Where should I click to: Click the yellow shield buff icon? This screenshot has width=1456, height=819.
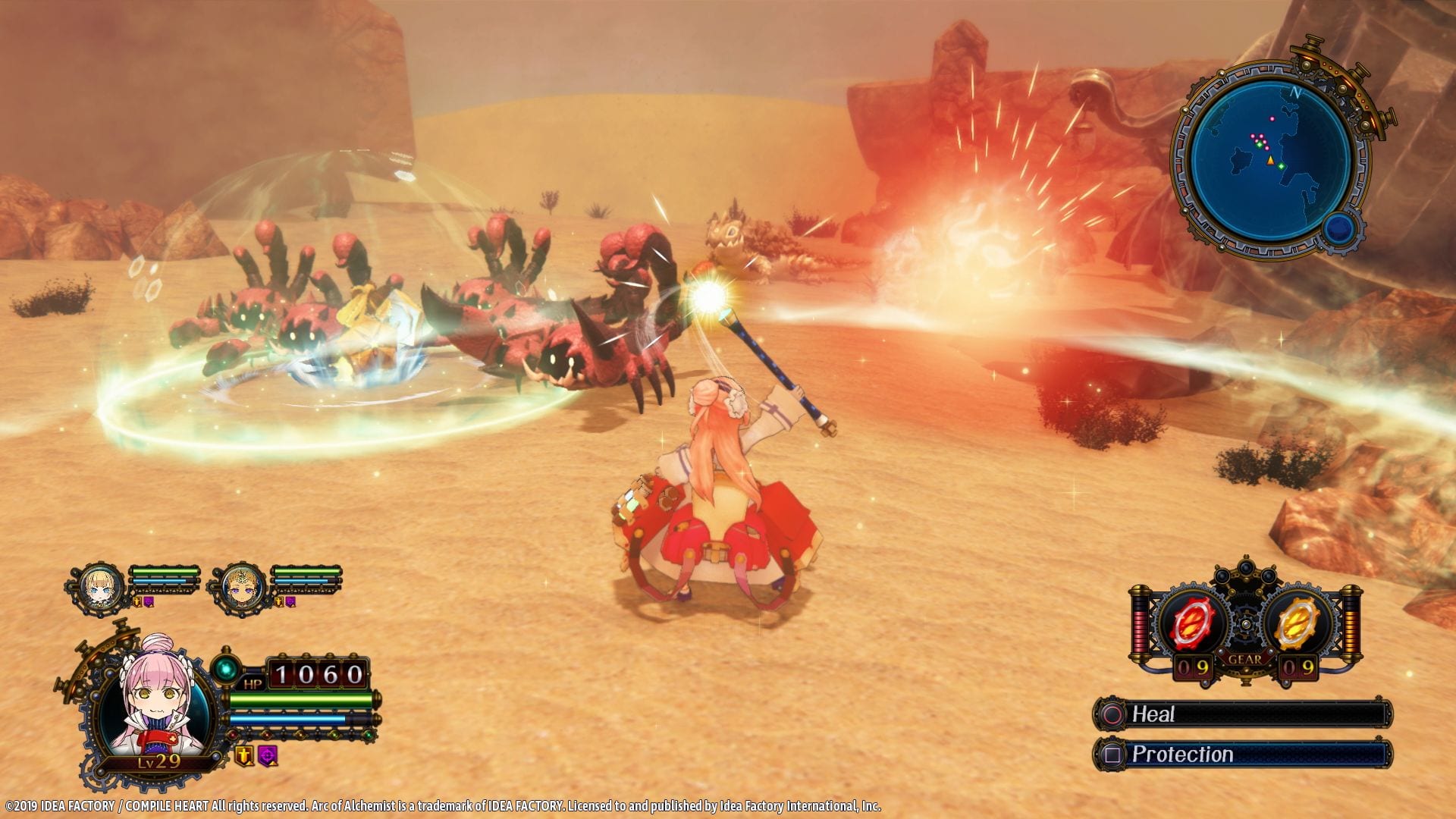pos(243,755)
